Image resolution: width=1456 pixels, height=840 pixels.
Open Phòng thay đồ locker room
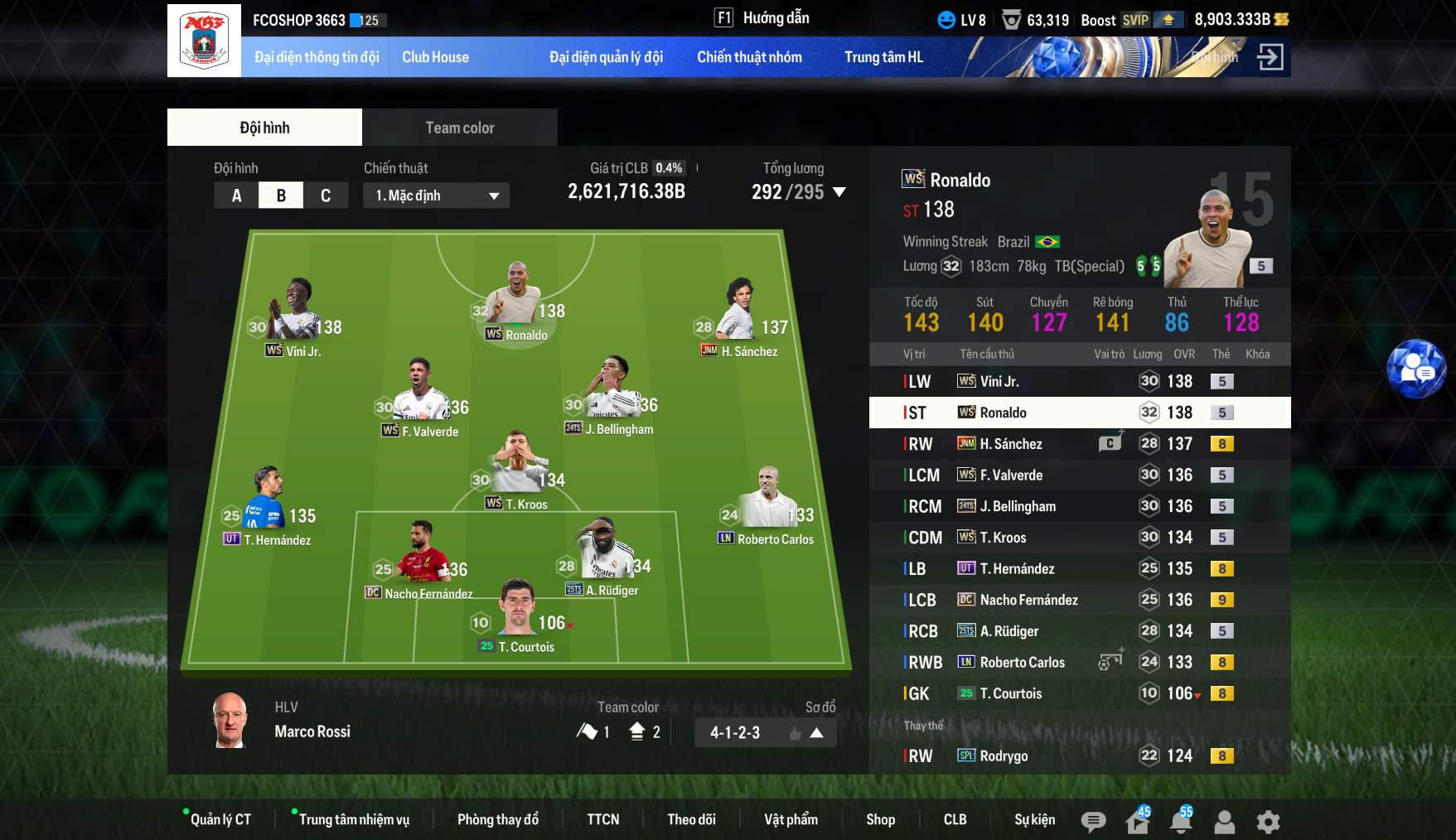[x=497, y=819]
